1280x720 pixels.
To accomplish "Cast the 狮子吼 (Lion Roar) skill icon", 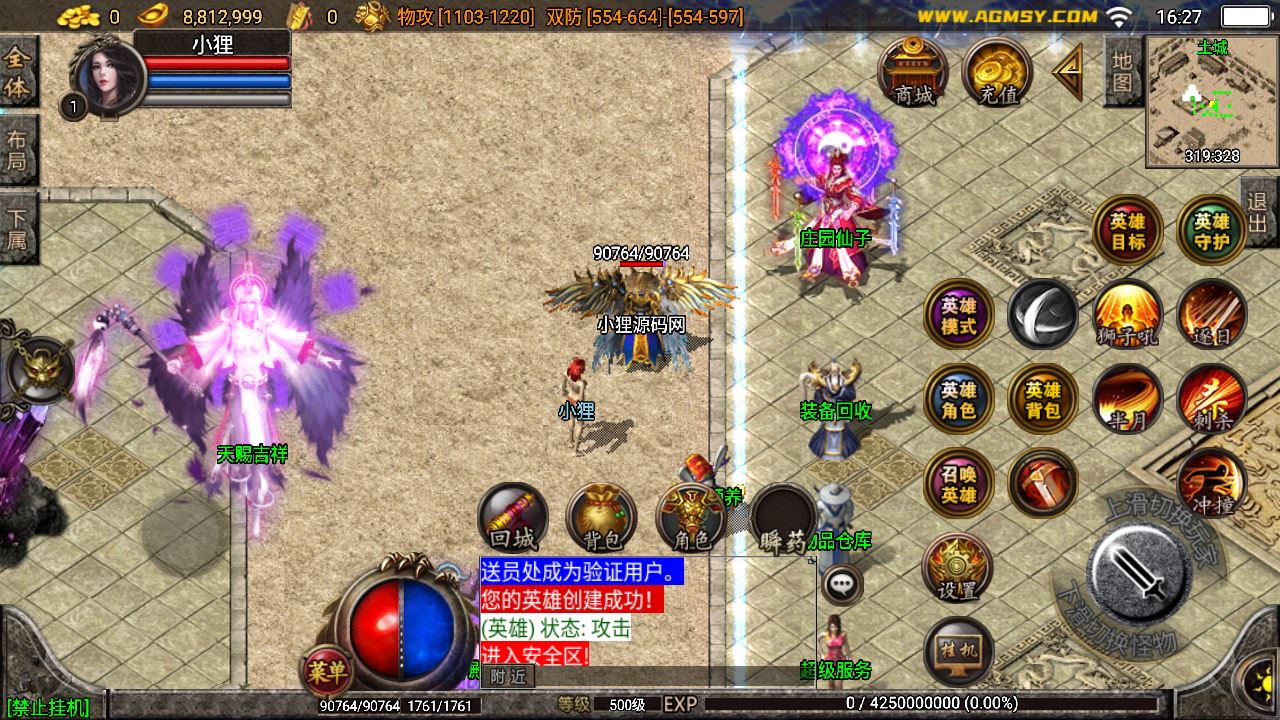I will (1126, 315).
